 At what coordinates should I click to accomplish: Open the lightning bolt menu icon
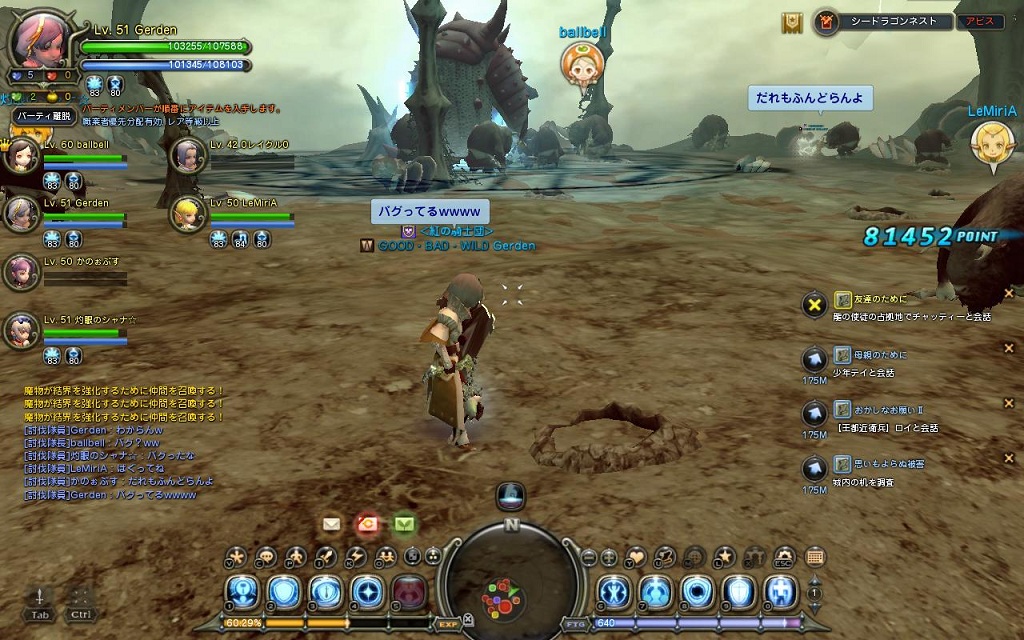355,556
